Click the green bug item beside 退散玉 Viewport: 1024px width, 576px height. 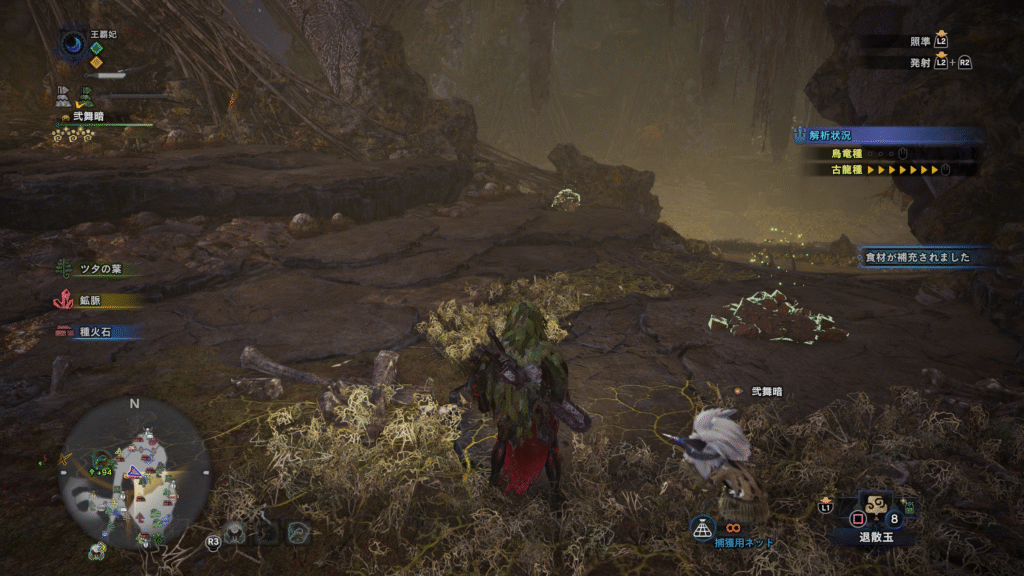908,508
